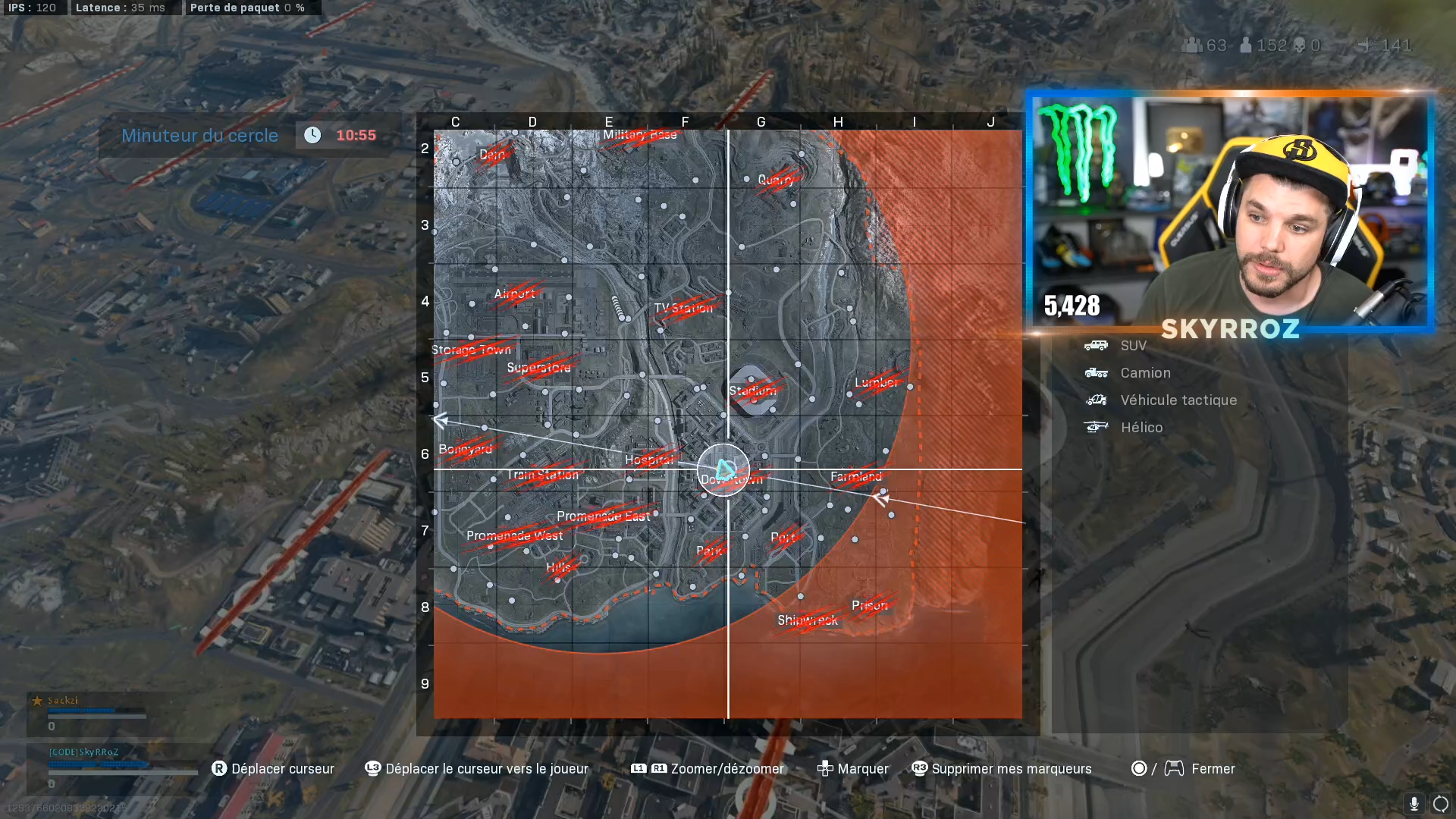Click the kills skull icon top right
The width and height of the screenshot is (1456, 819).
[1298, 45]
